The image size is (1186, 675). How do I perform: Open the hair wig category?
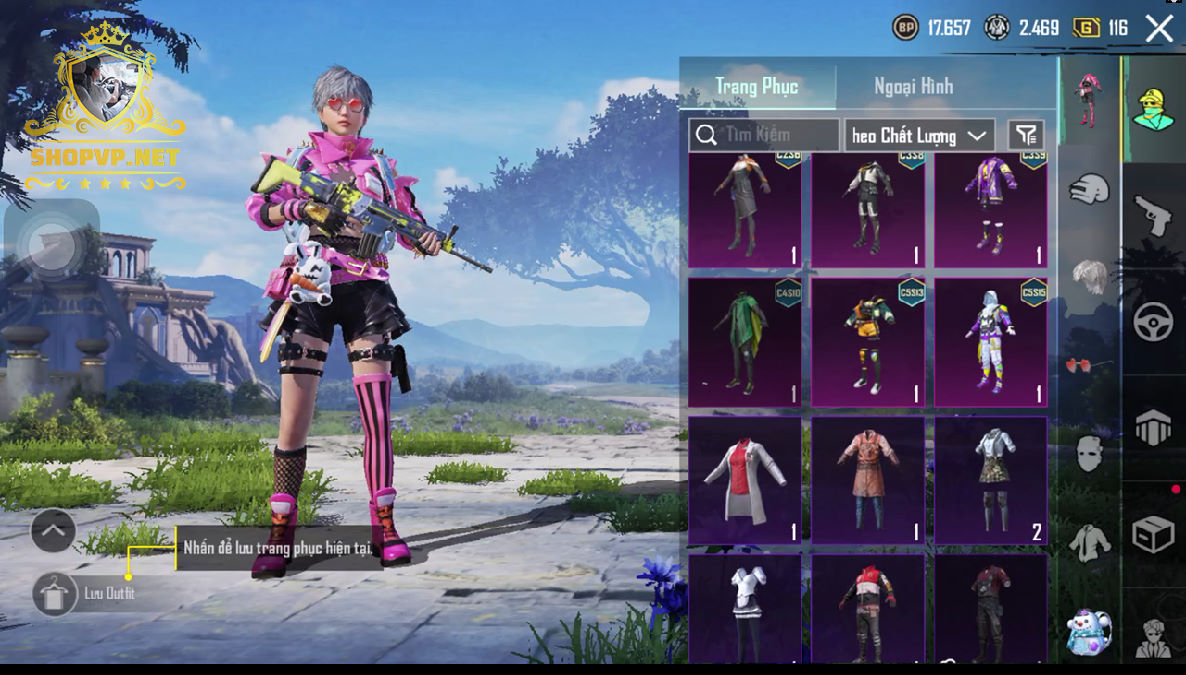[x=1090, y=276]
